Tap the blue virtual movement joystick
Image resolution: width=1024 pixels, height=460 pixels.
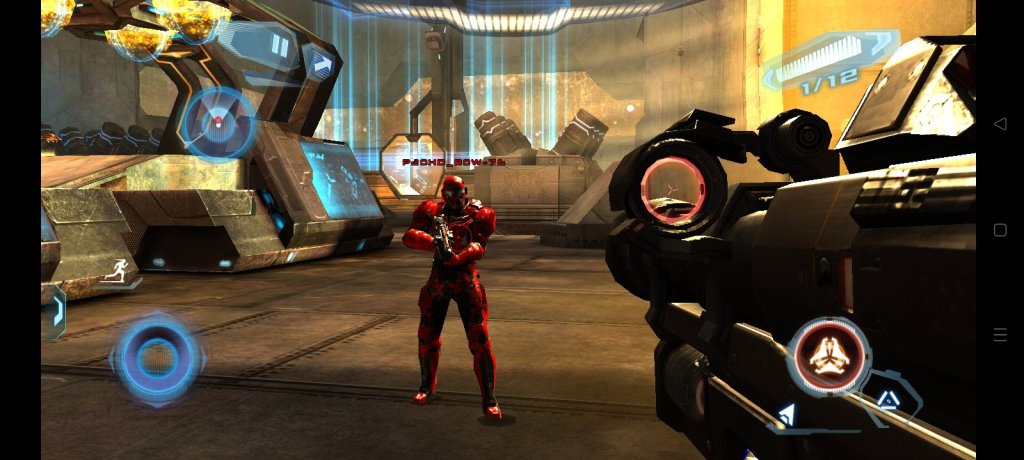157,358
